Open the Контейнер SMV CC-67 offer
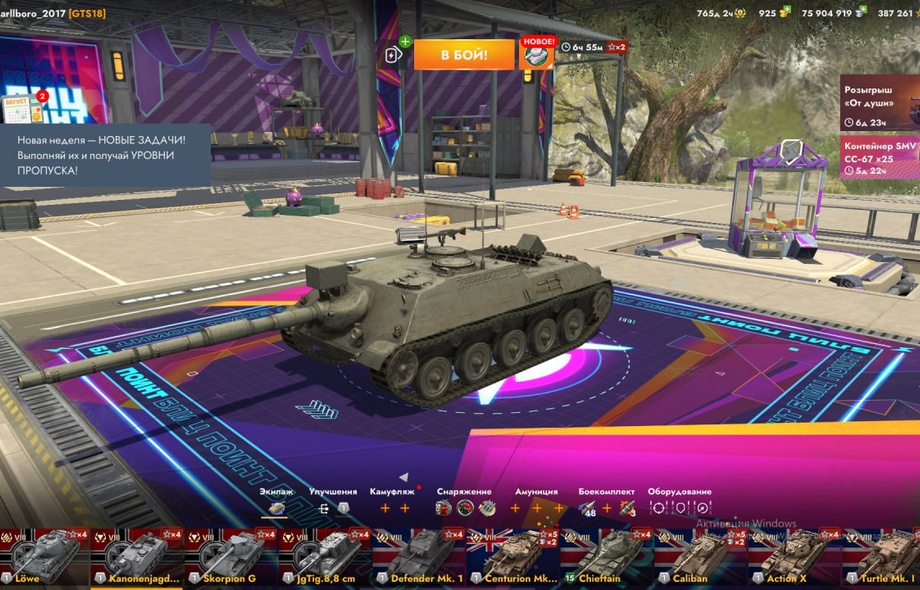The width and height of the screenshot is (920, 590). point(880,158)
